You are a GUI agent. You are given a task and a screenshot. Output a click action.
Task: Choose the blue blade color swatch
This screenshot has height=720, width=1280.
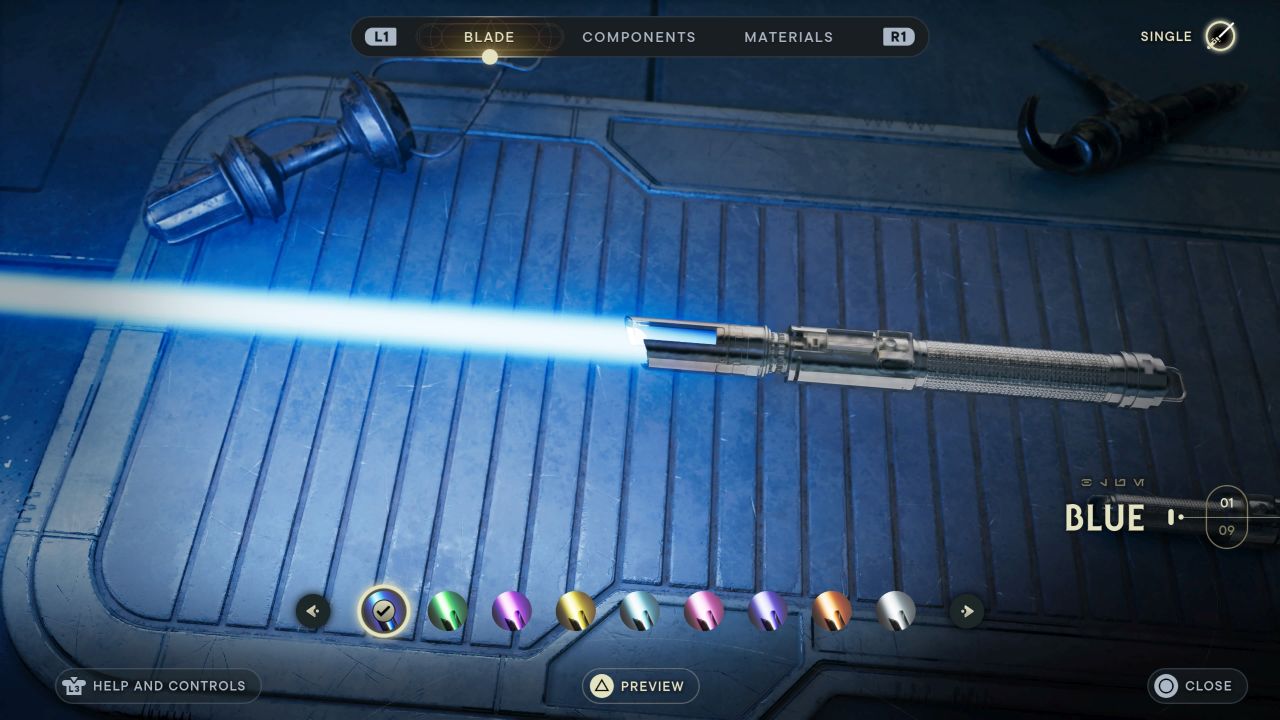pyautogui.click(x=384, y=611)
